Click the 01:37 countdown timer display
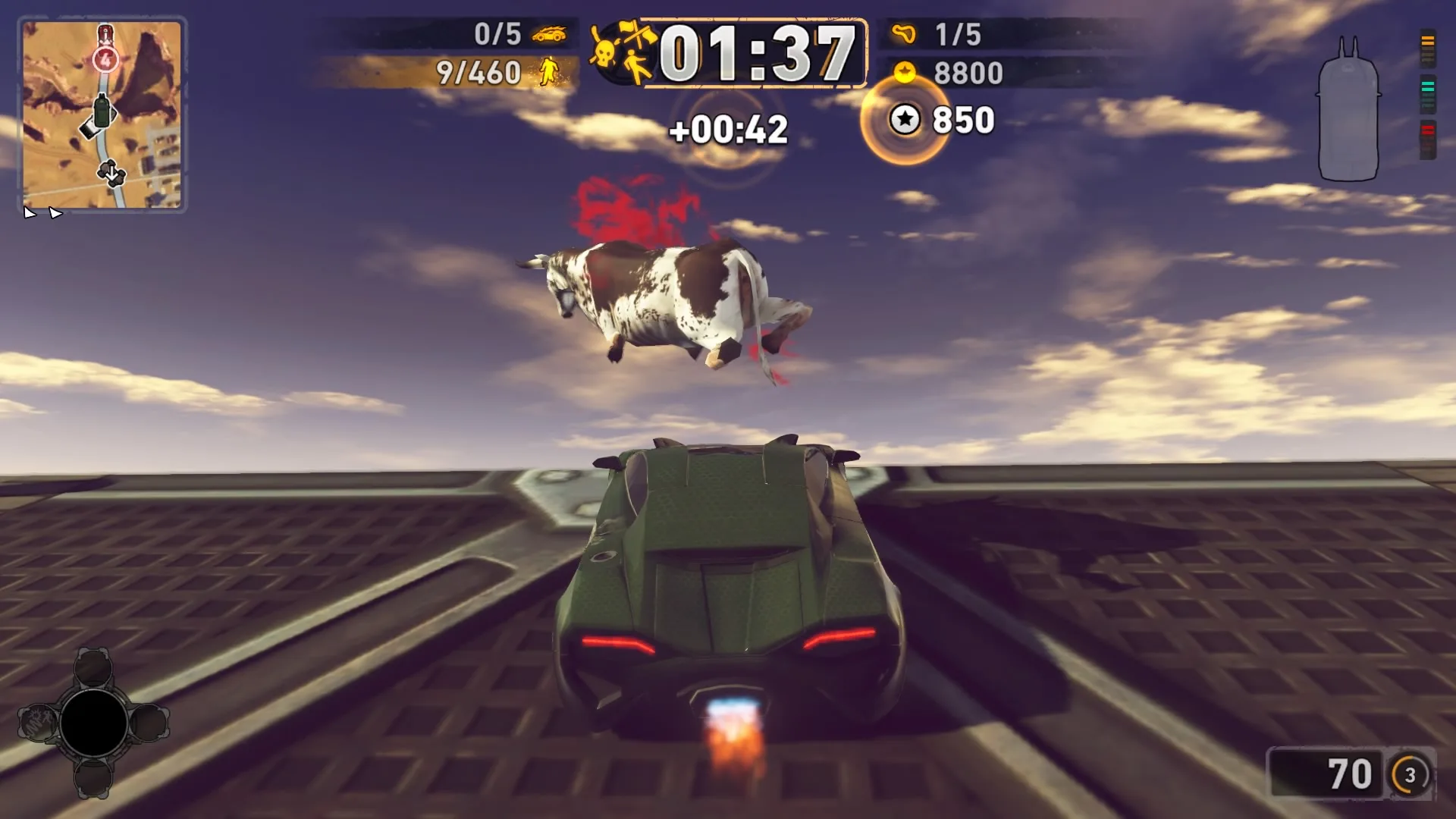The width and height of the screenshot is (1456, 819). (758, 52)
